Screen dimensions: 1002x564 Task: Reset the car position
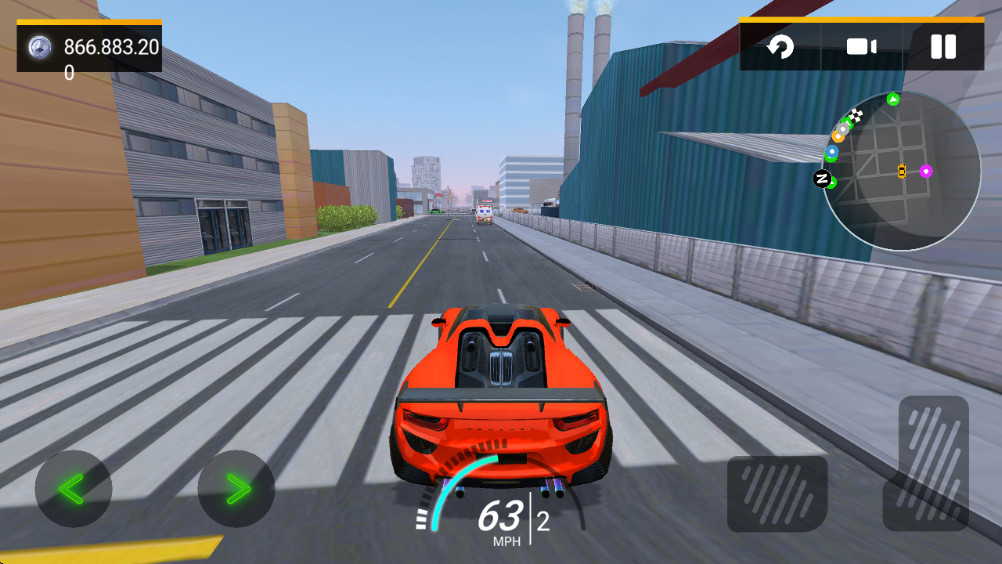coord(780,46)
